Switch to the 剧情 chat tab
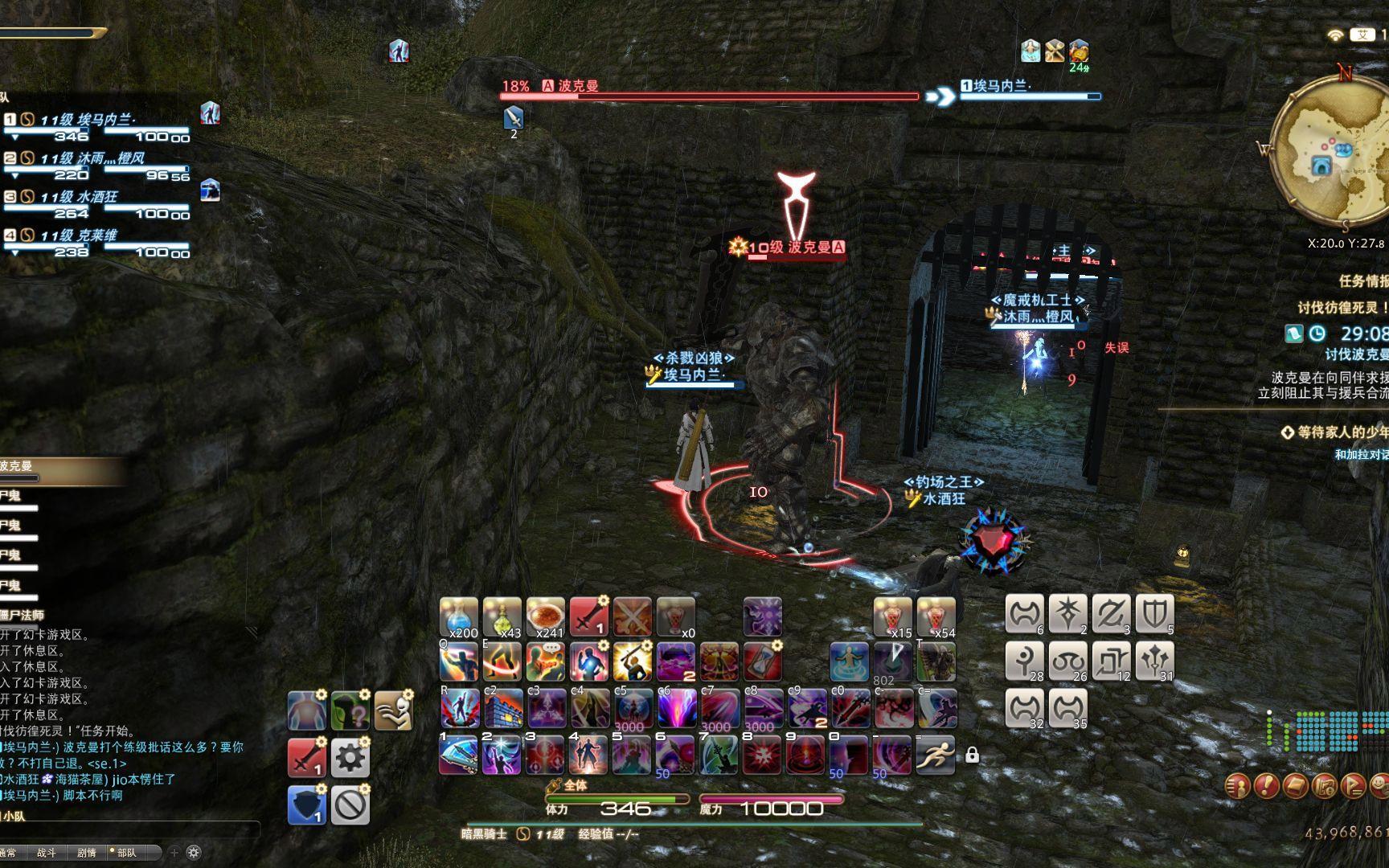This screenshot has height=868, width=1389. pyautogui.click(x=87, y=853)
